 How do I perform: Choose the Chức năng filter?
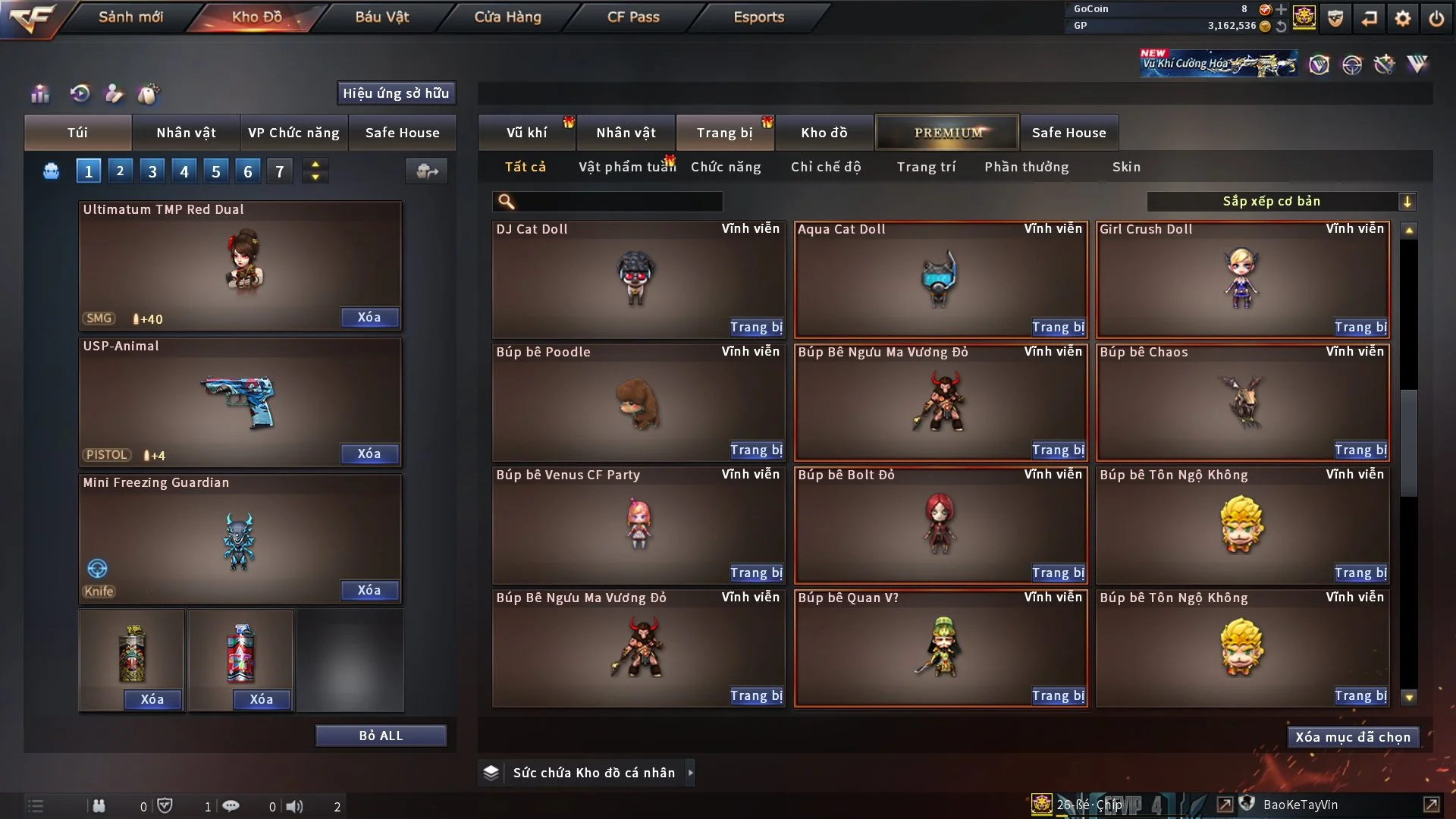(x=725, y=167)
